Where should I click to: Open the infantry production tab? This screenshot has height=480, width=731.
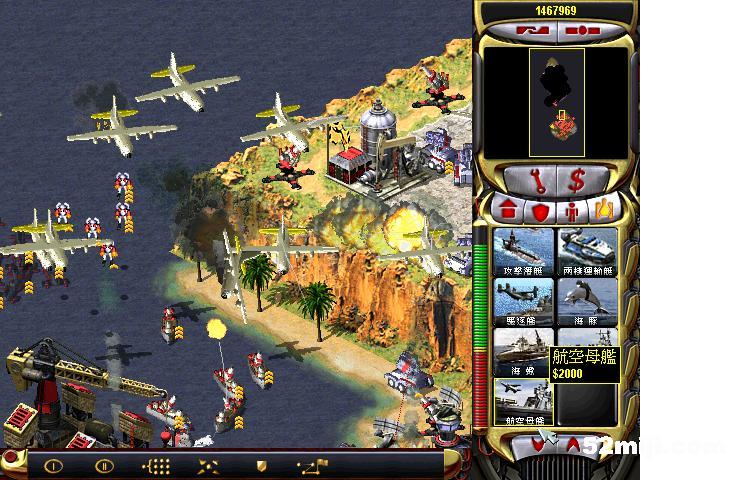[x=573, y=211]
